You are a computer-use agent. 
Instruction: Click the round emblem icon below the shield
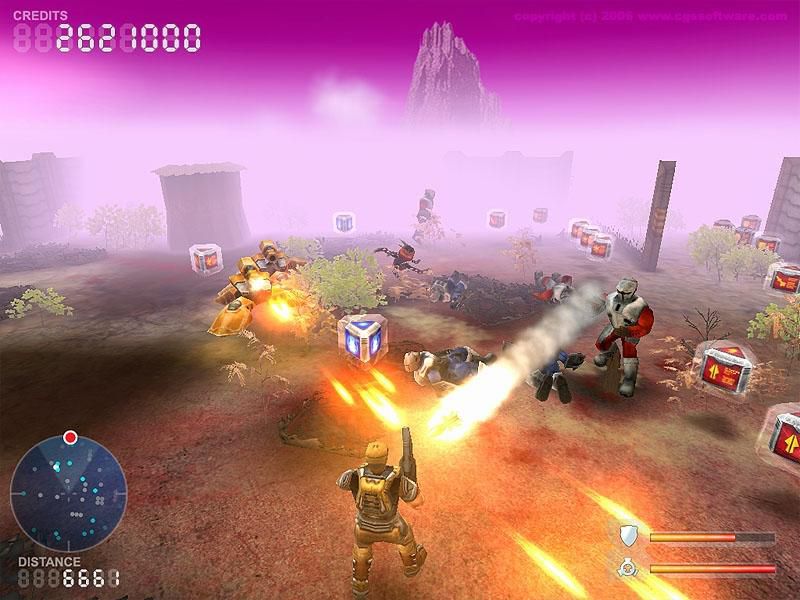(628, 568)
